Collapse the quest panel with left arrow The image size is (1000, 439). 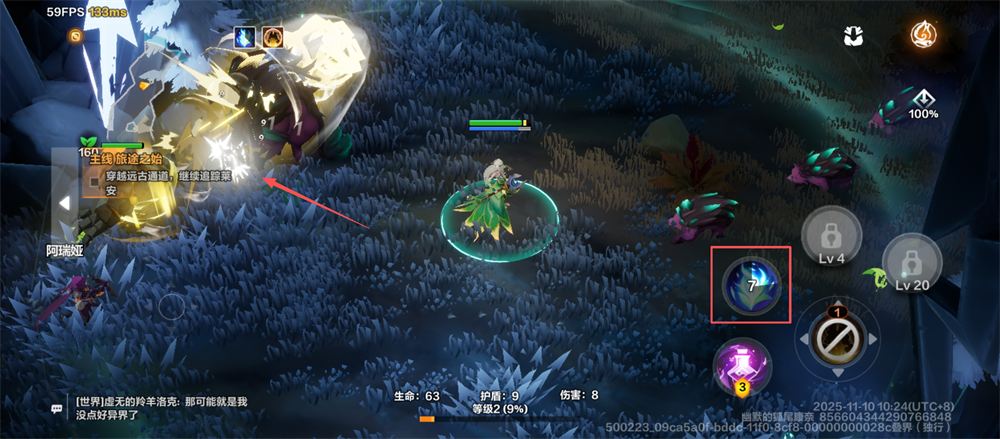pos(64,202)
